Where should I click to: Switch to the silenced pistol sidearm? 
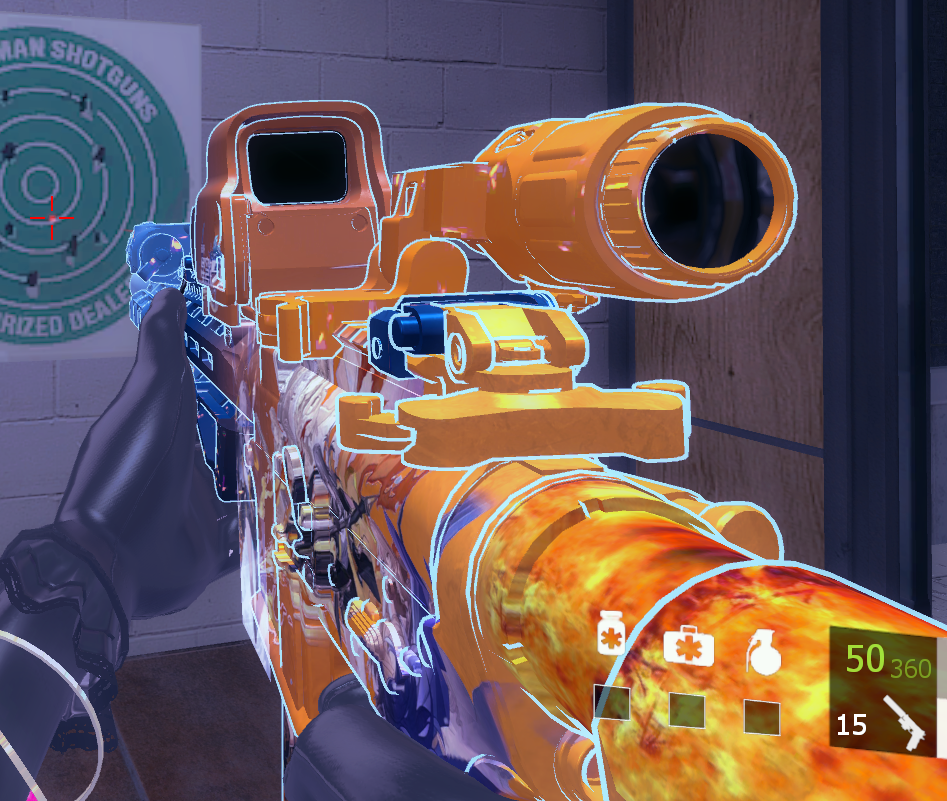[x=908, y=723]
